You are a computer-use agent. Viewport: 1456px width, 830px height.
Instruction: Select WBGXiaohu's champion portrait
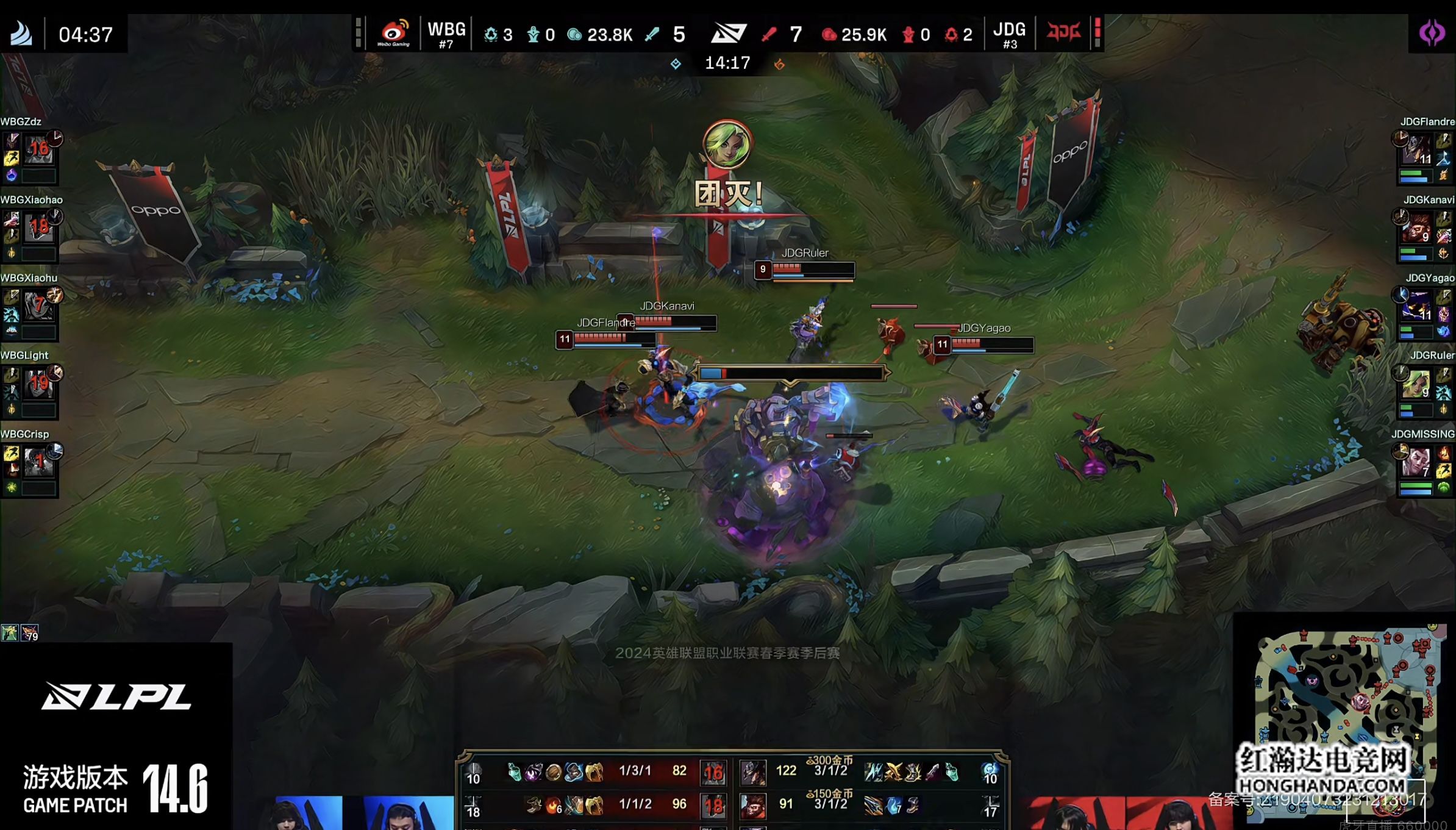[x=39, y=306]
